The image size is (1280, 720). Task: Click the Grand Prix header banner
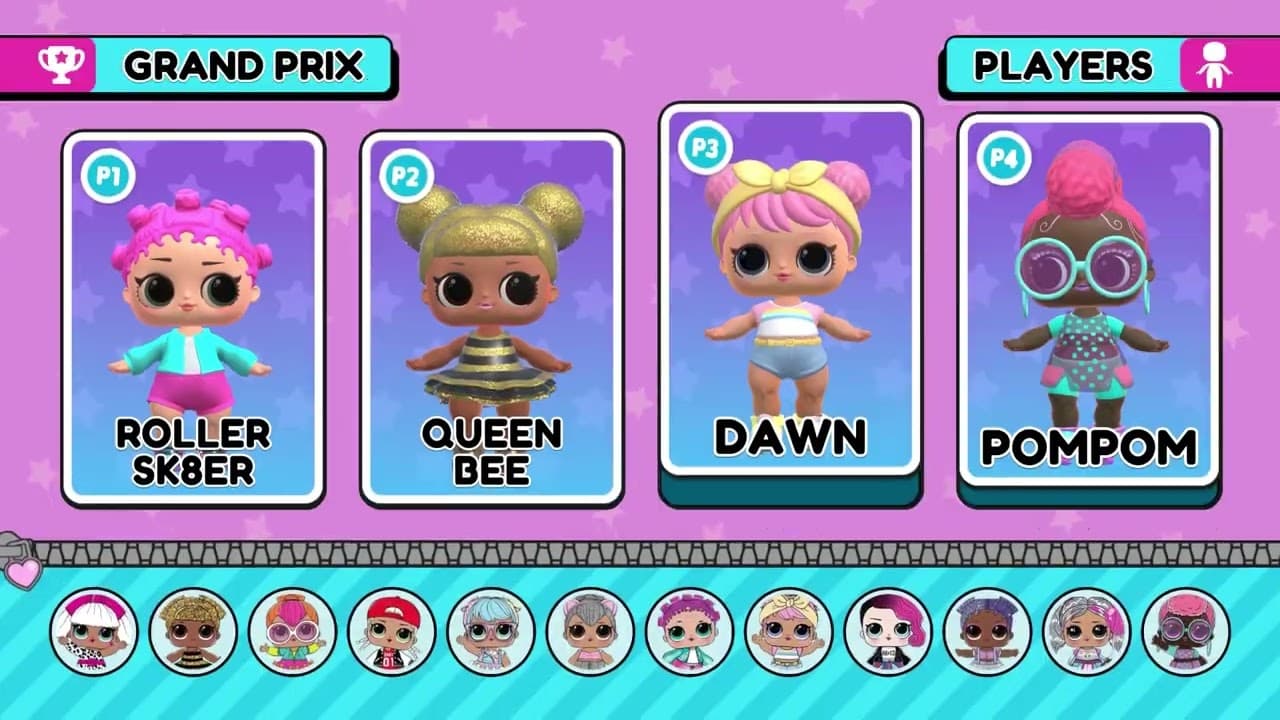tap(198, 66)
